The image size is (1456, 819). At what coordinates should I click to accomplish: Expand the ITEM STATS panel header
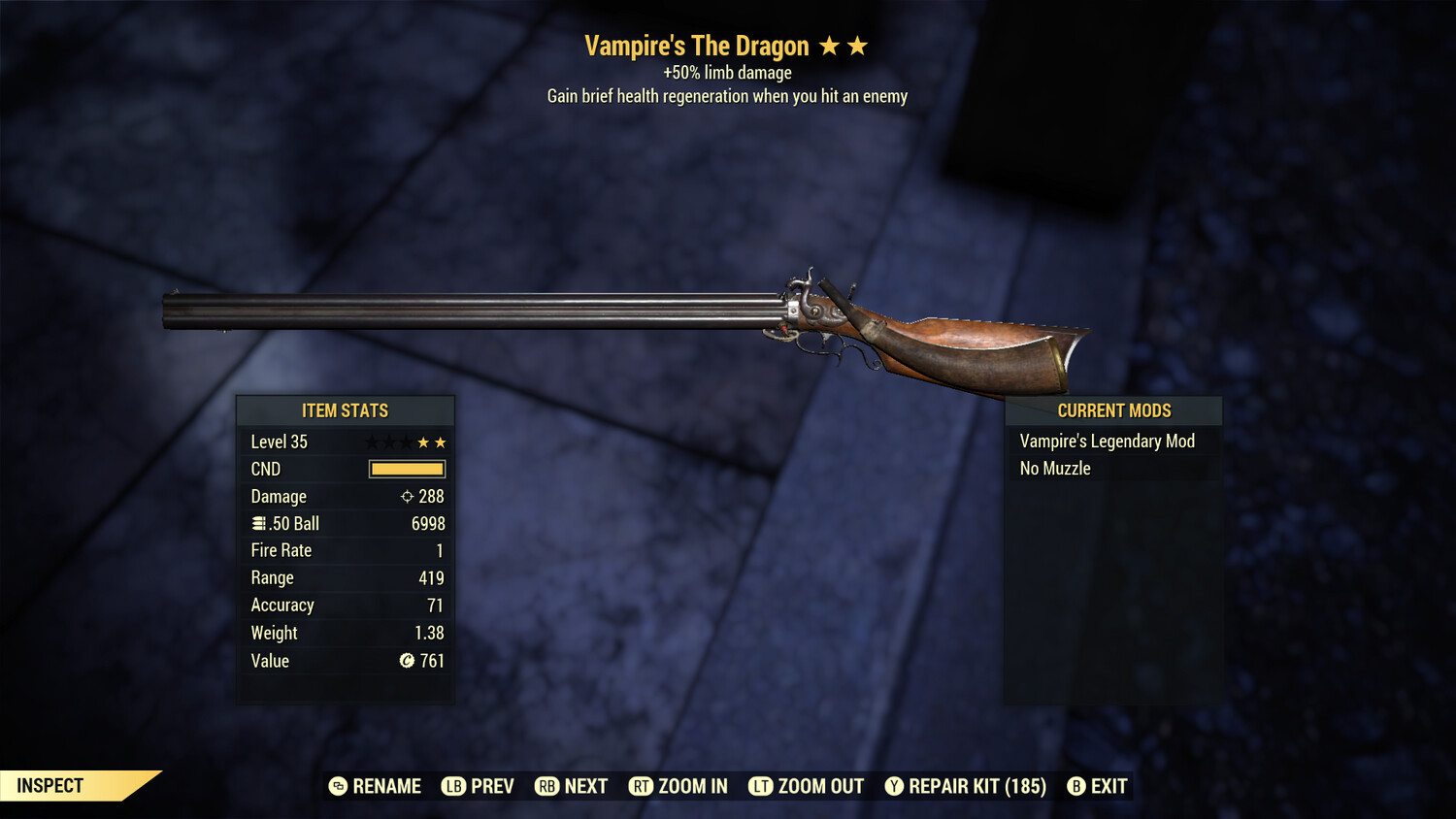[346, 410]
